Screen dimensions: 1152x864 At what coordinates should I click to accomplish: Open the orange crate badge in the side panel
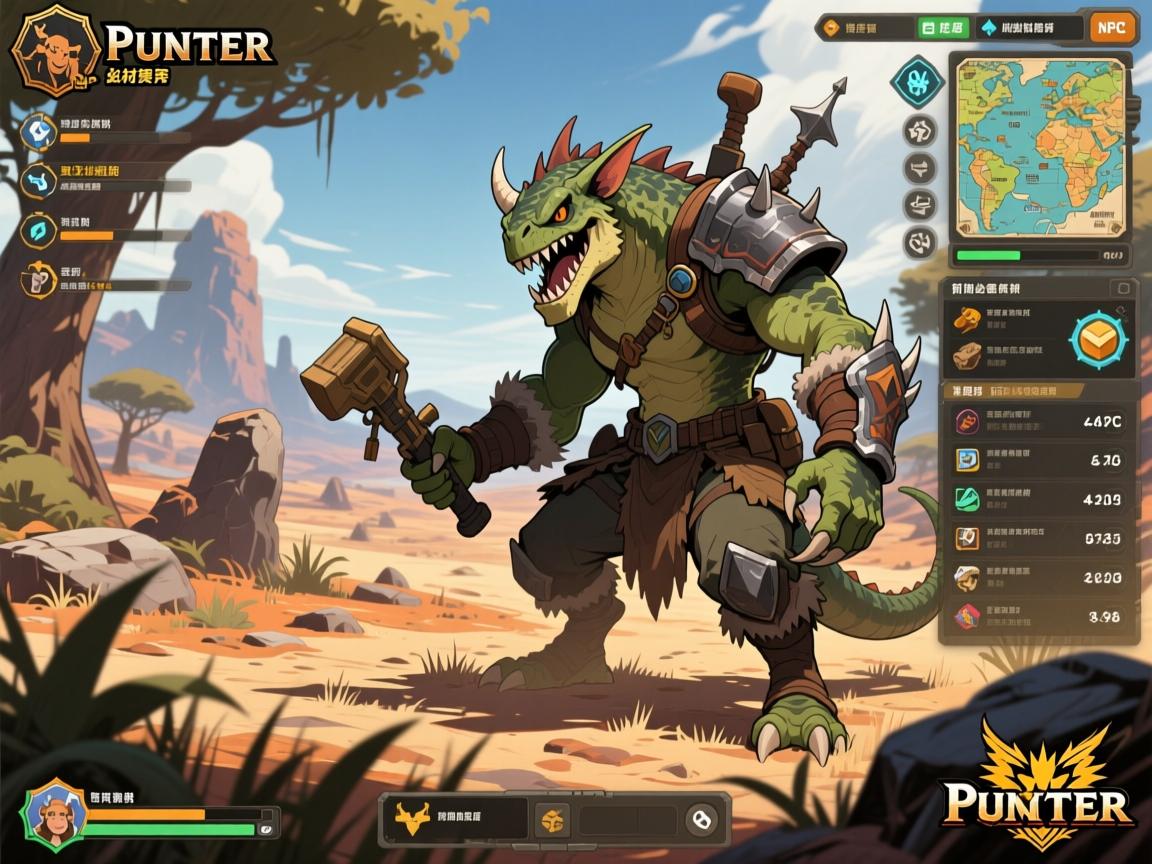[x=1097, y=340]
